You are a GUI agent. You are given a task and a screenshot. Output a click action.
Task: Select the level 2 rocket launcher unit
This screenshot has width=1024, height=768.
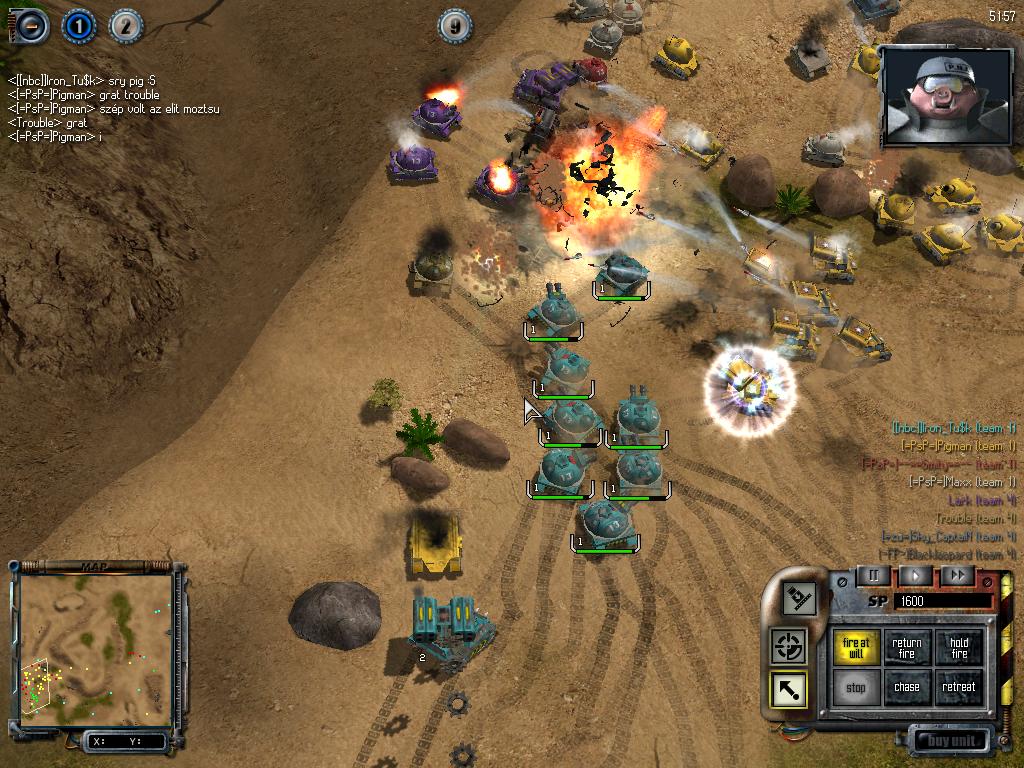coord(452,630)
